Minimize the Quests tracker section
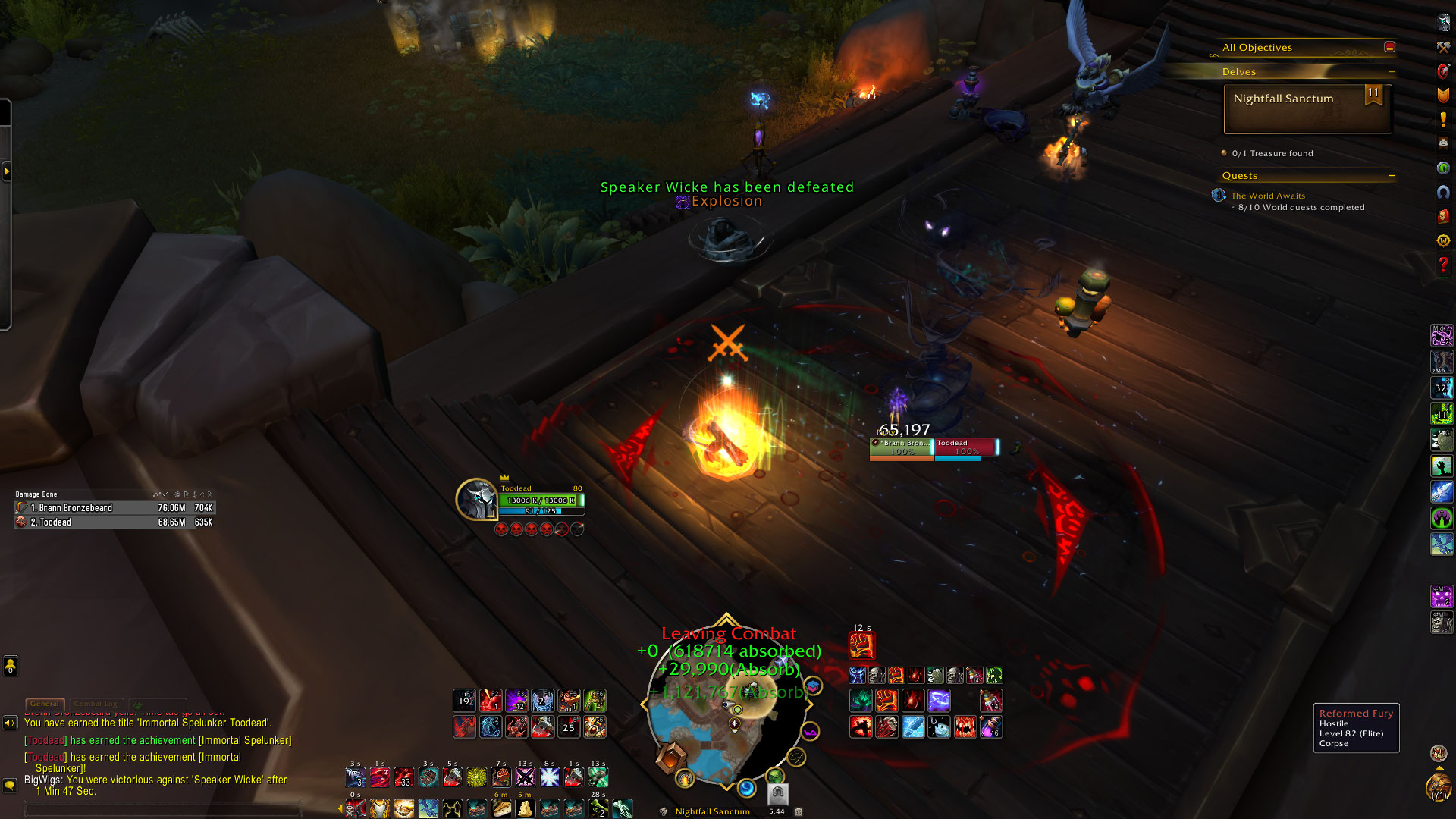Image resolution: width=1456 pixels, height=819 pixels. [x=1392, y=176]
